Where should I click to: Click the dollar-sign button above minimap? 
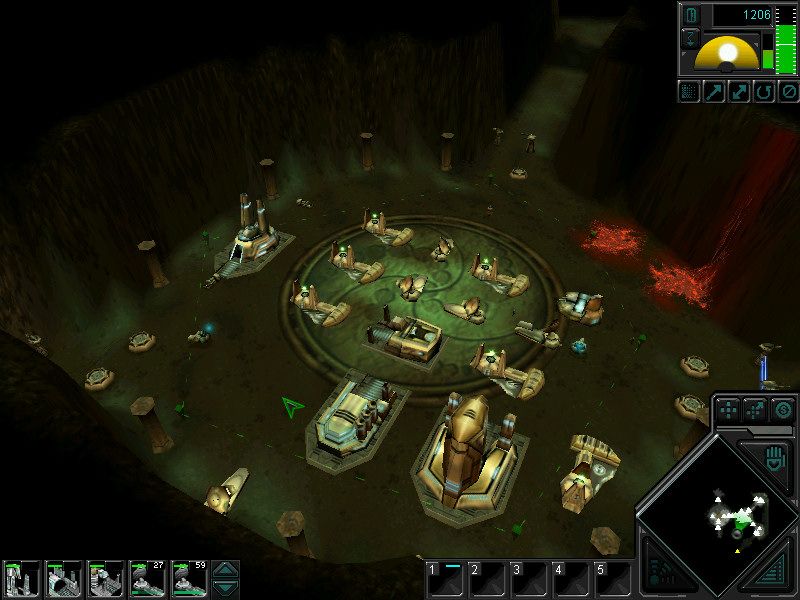tap(782, 409)
